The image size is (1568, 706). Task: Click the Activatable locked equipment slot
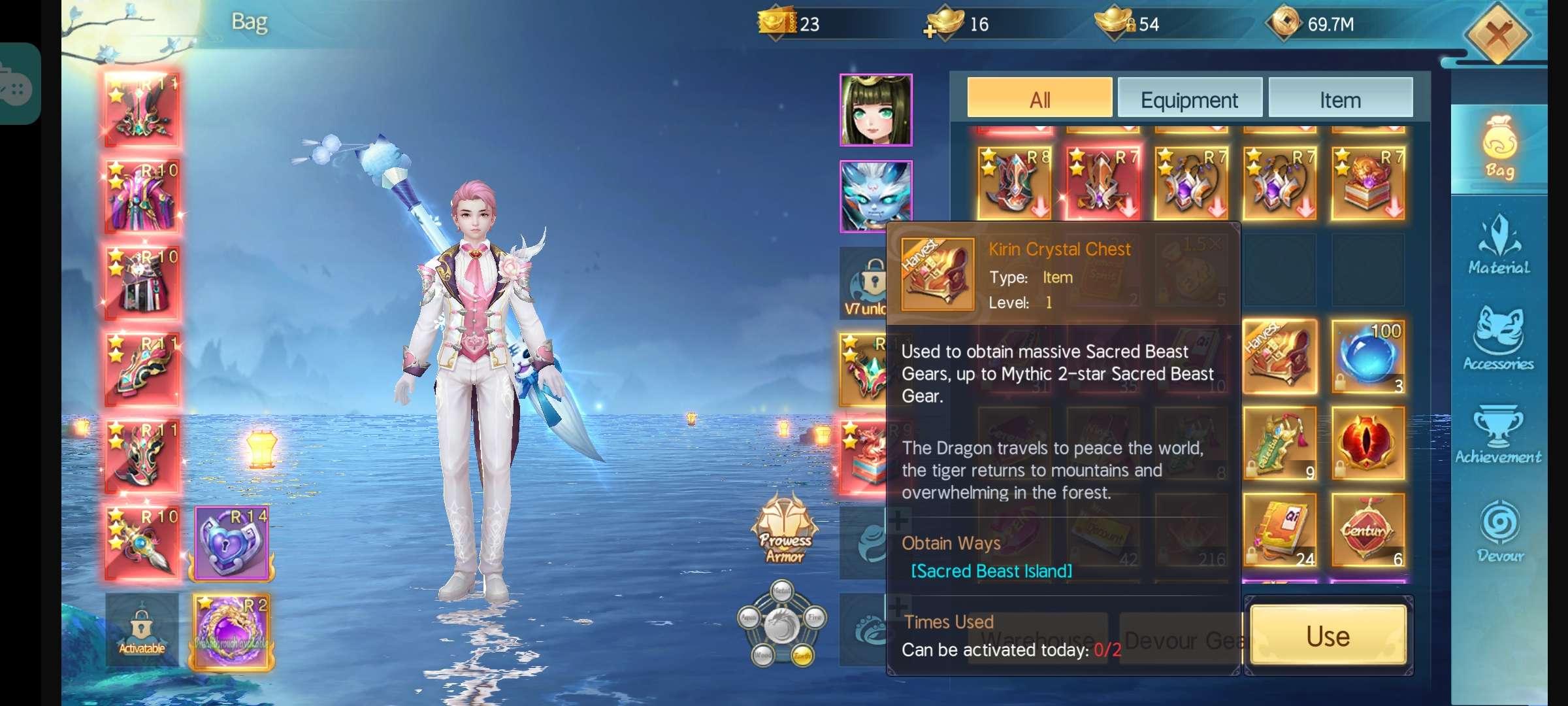[142, 630]
